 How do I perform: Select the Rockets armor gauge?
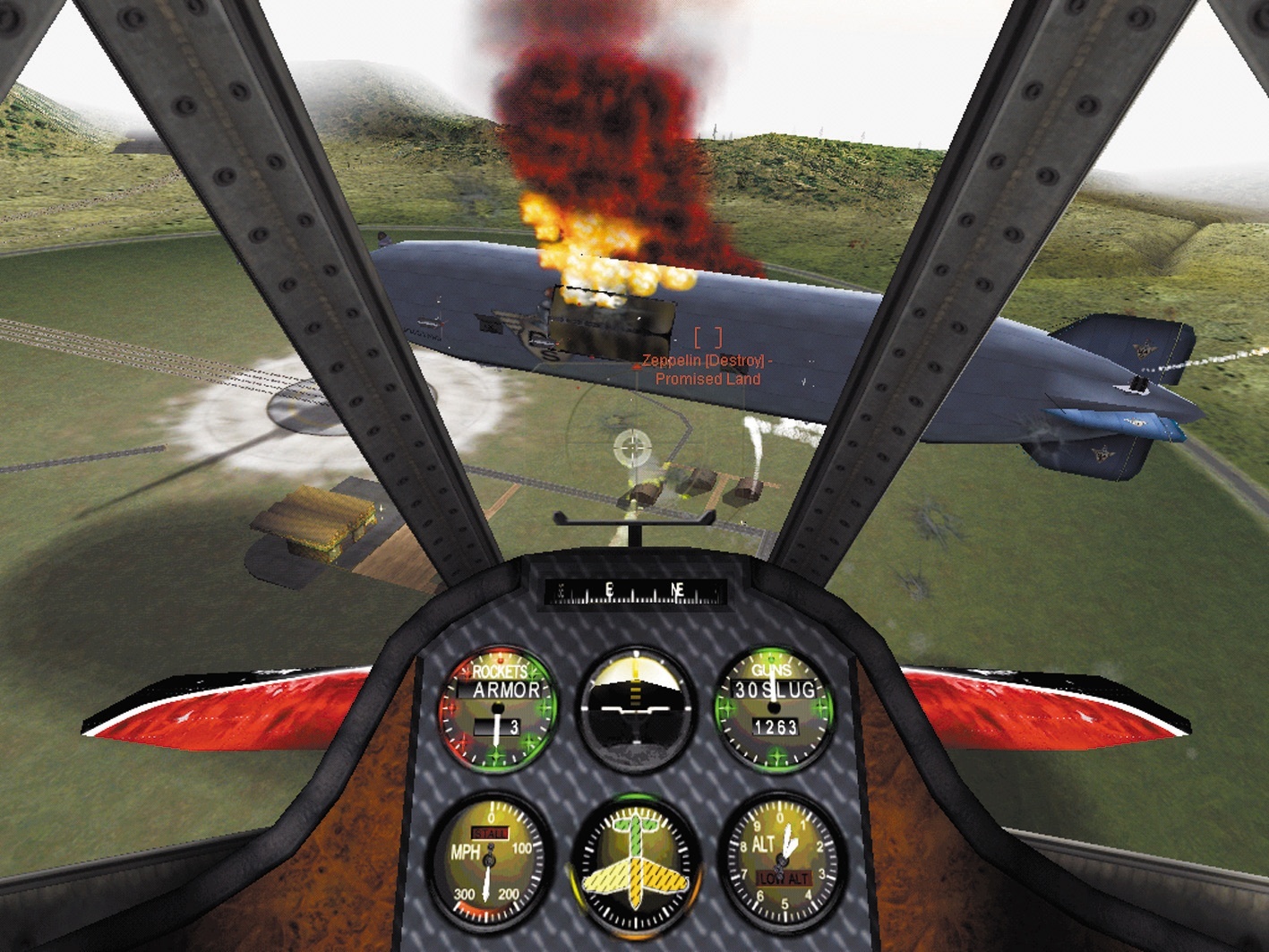click(498, 708)
